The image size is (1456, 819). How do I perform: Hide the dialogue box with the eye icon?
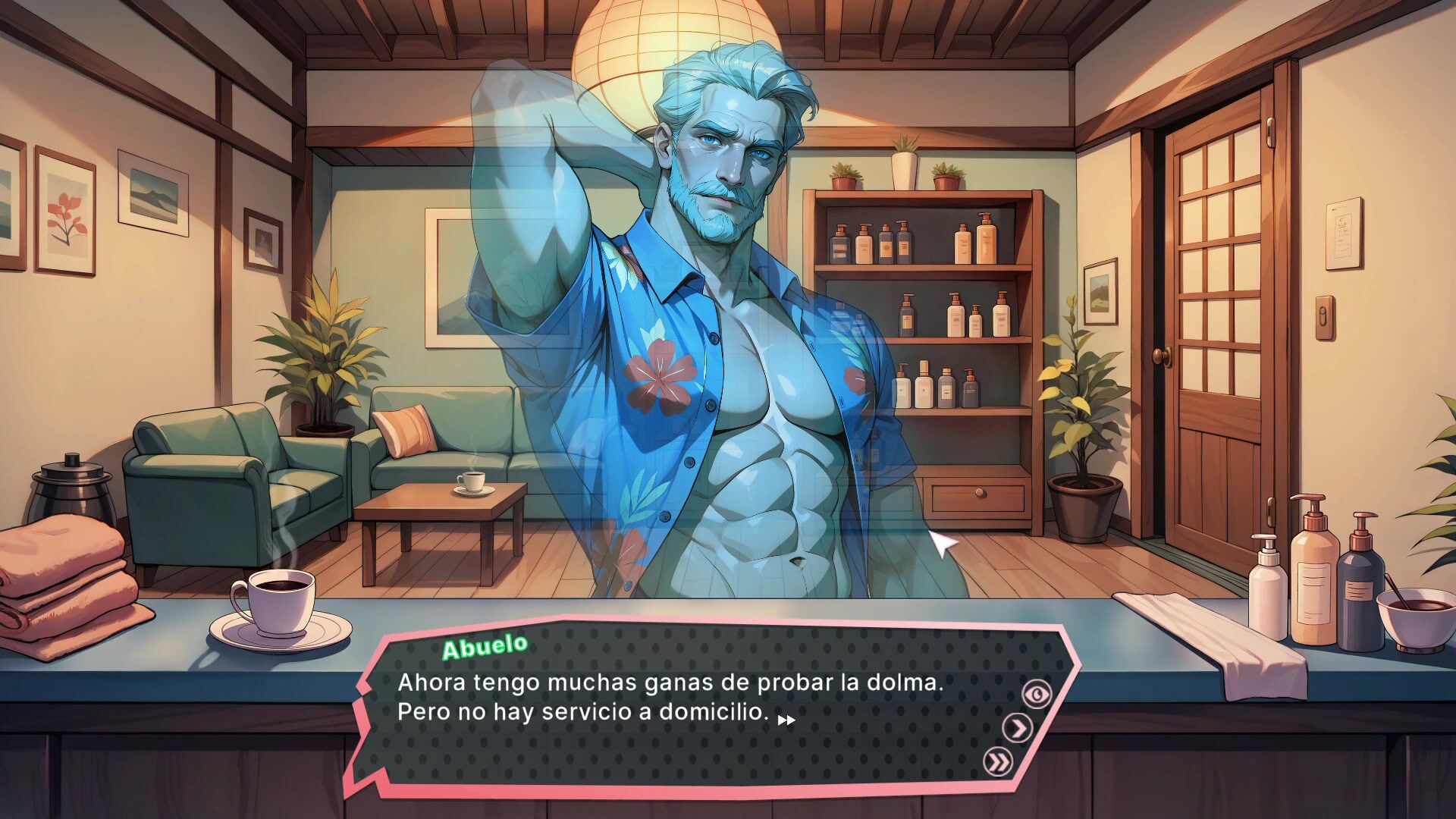1037,694
